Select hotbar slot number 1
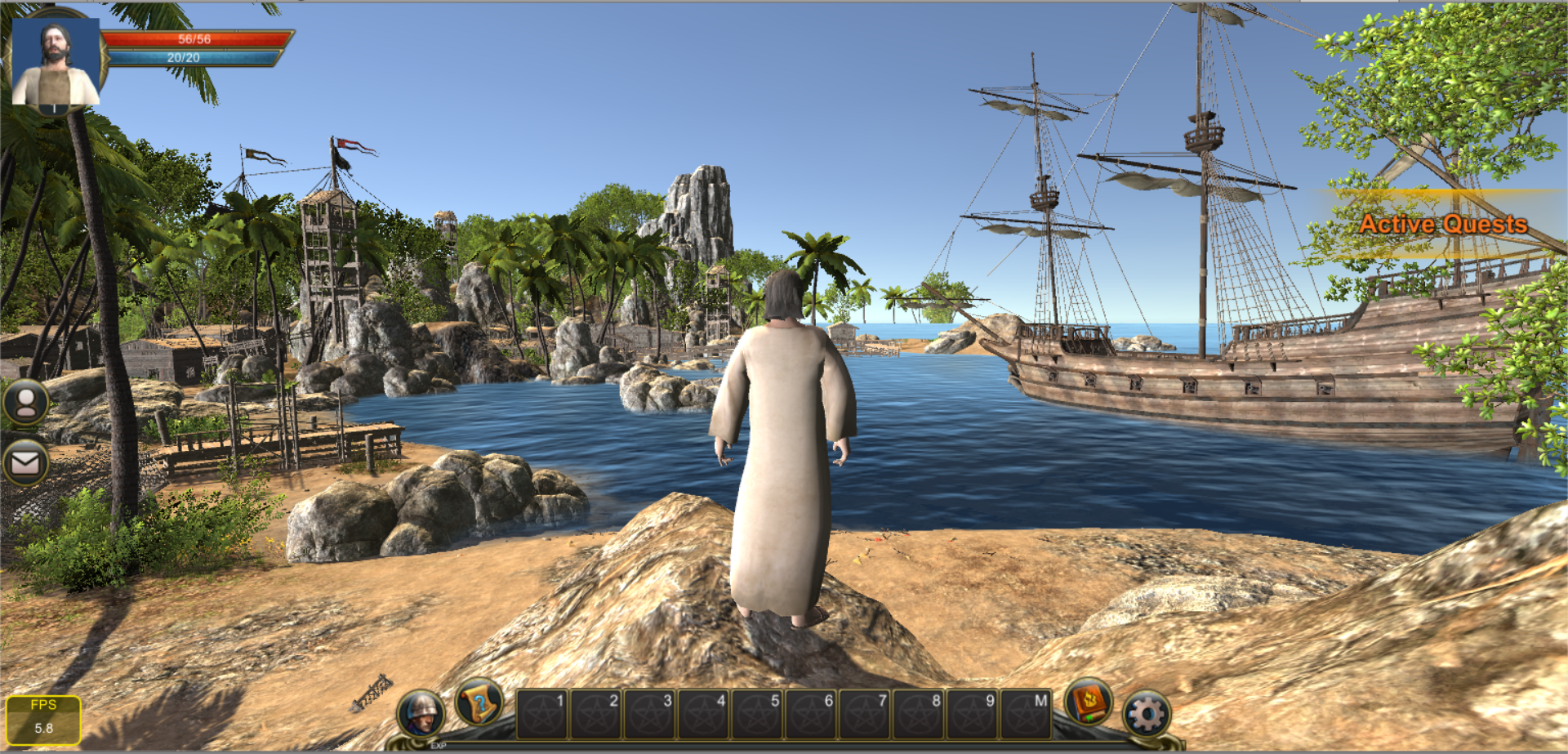Viewport: 1568px width, 754px height. pos(542,714)
